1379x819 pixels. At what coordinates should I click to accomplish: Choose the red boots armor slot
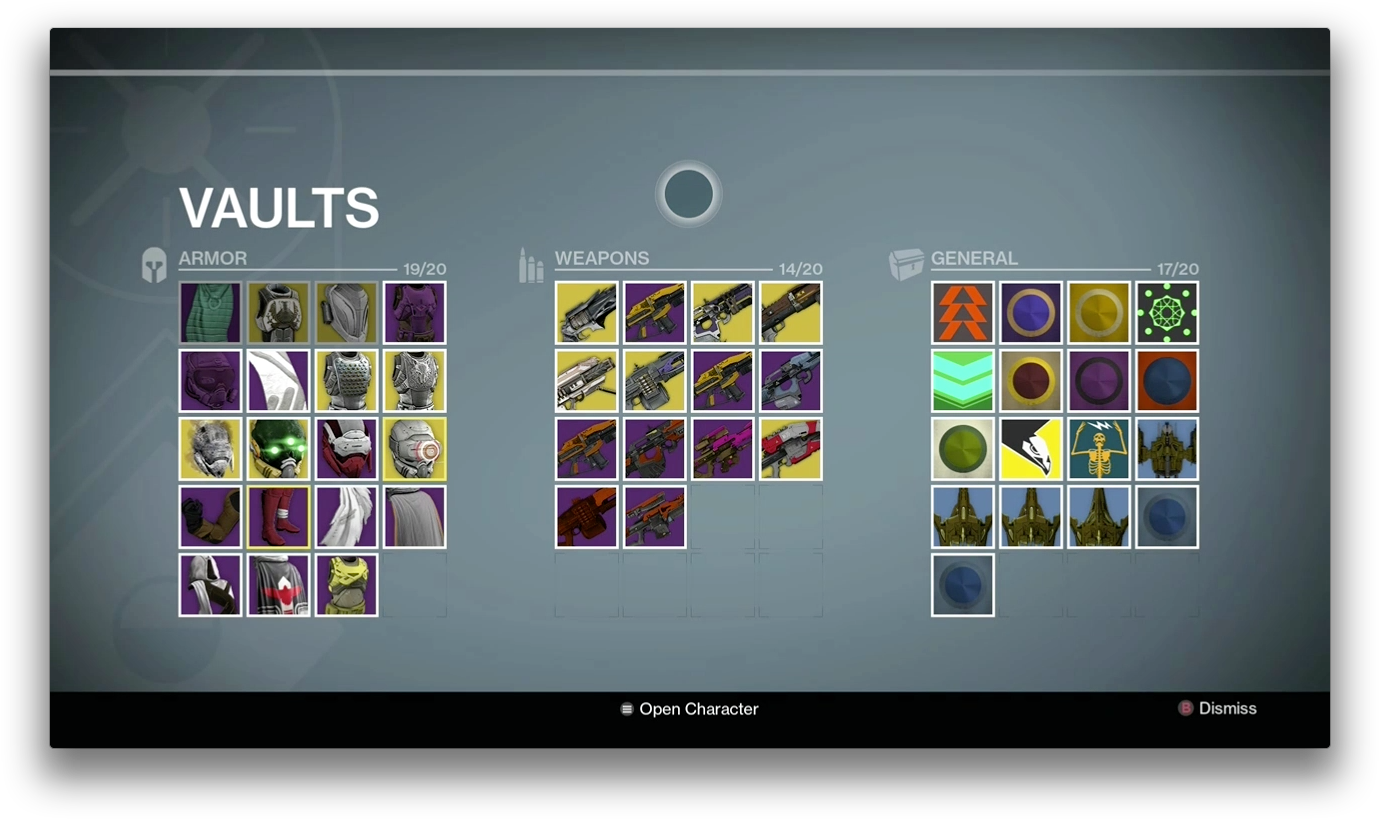(x=278, y=517)
